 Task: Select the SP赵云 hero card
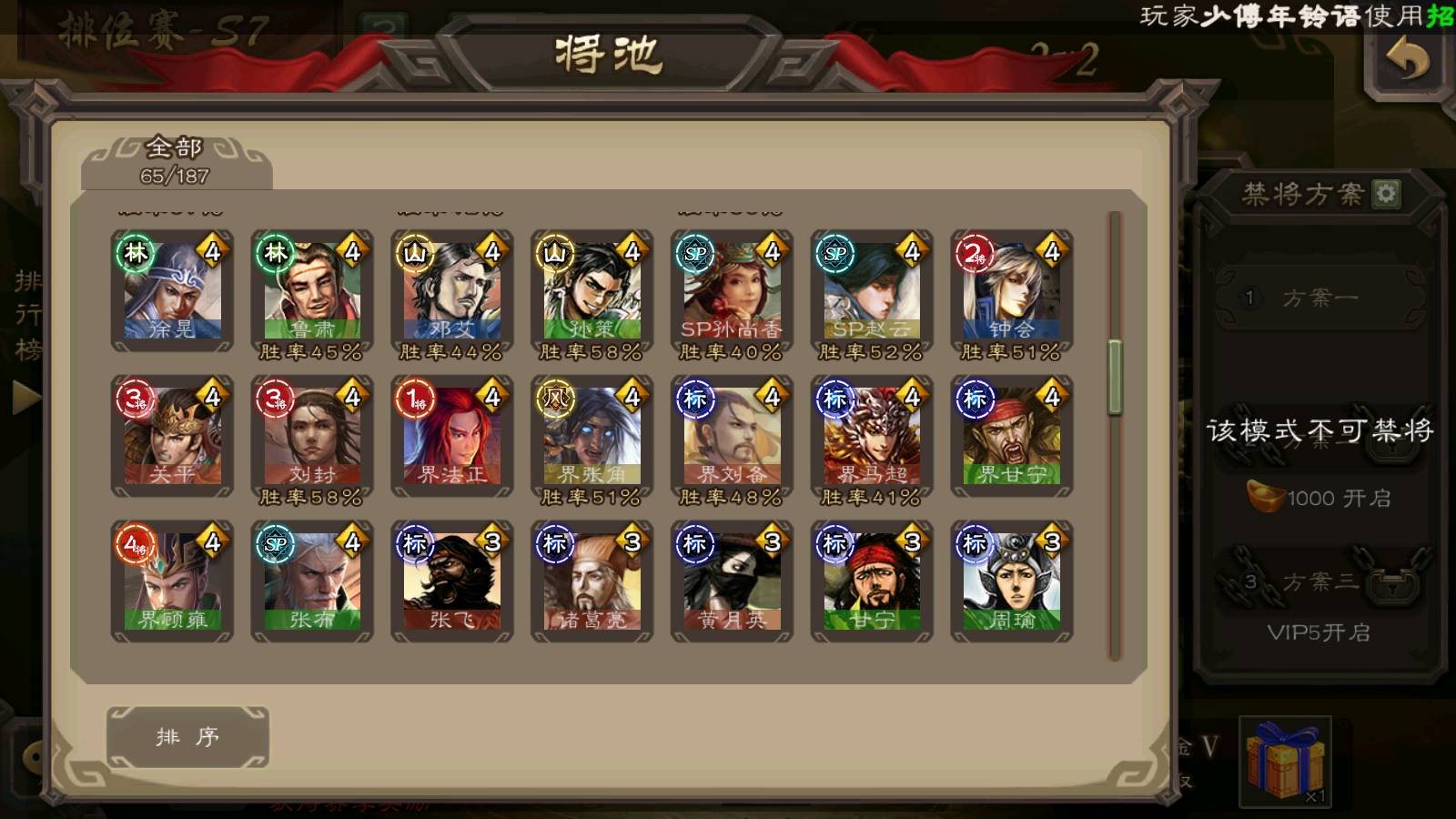[x=872, y=291]
